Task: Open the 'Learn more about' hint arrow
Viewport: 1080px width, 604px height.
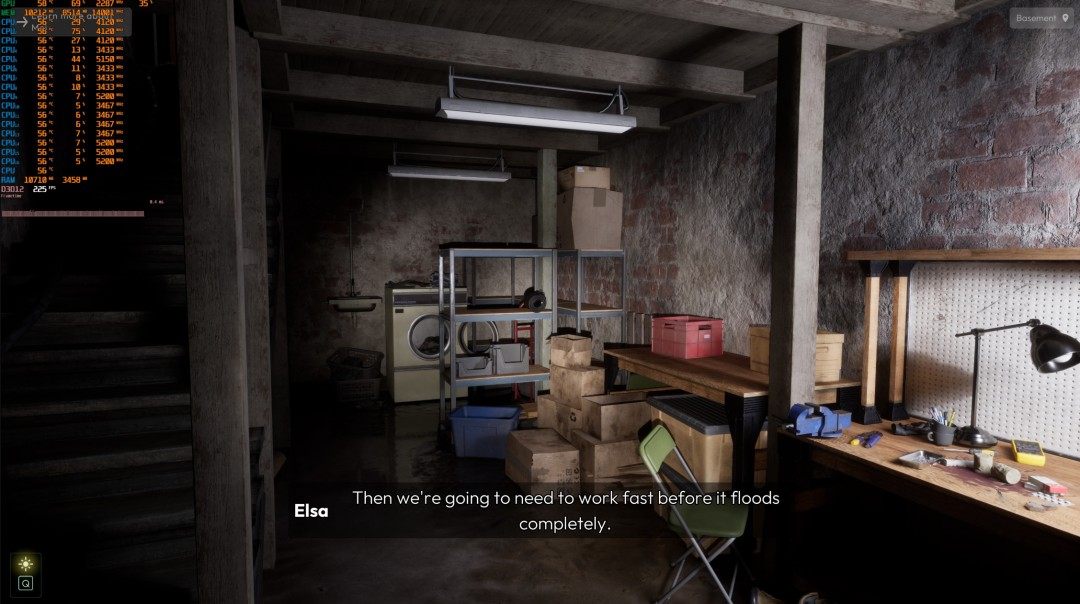Action: [22, 21]
